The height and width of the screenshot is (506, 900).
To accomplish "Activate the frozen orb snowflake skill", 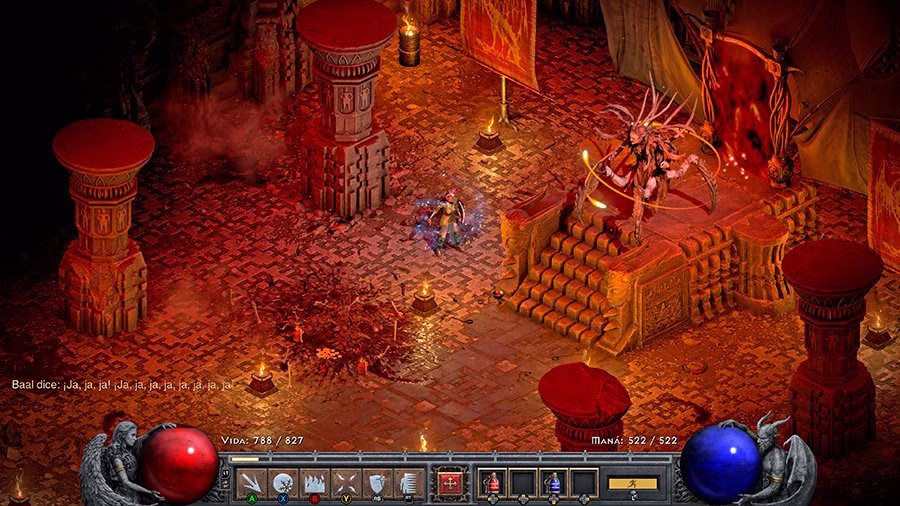I will 284,482.
